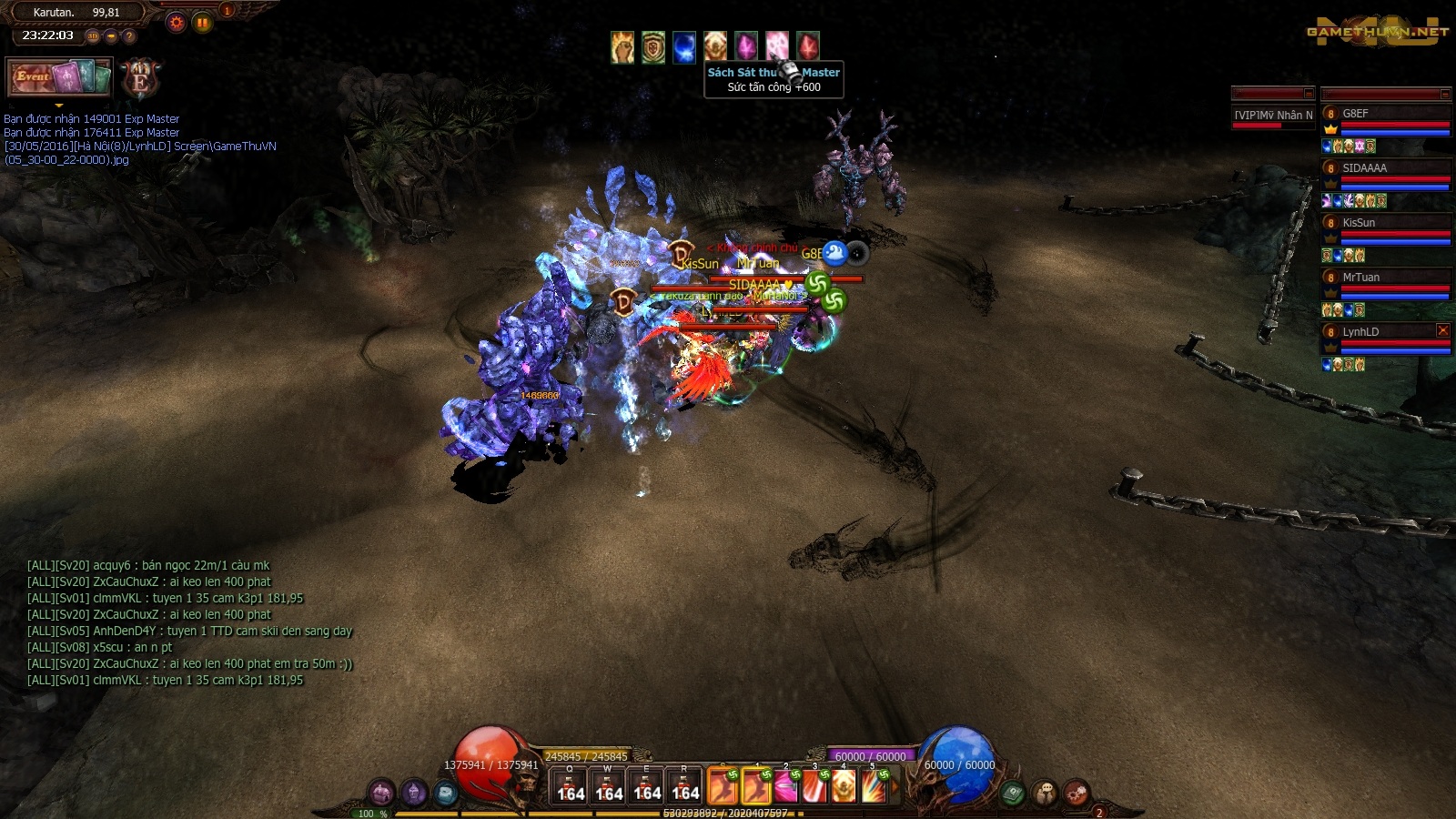Open the green book icon beside mana orb

point(1013,793)
